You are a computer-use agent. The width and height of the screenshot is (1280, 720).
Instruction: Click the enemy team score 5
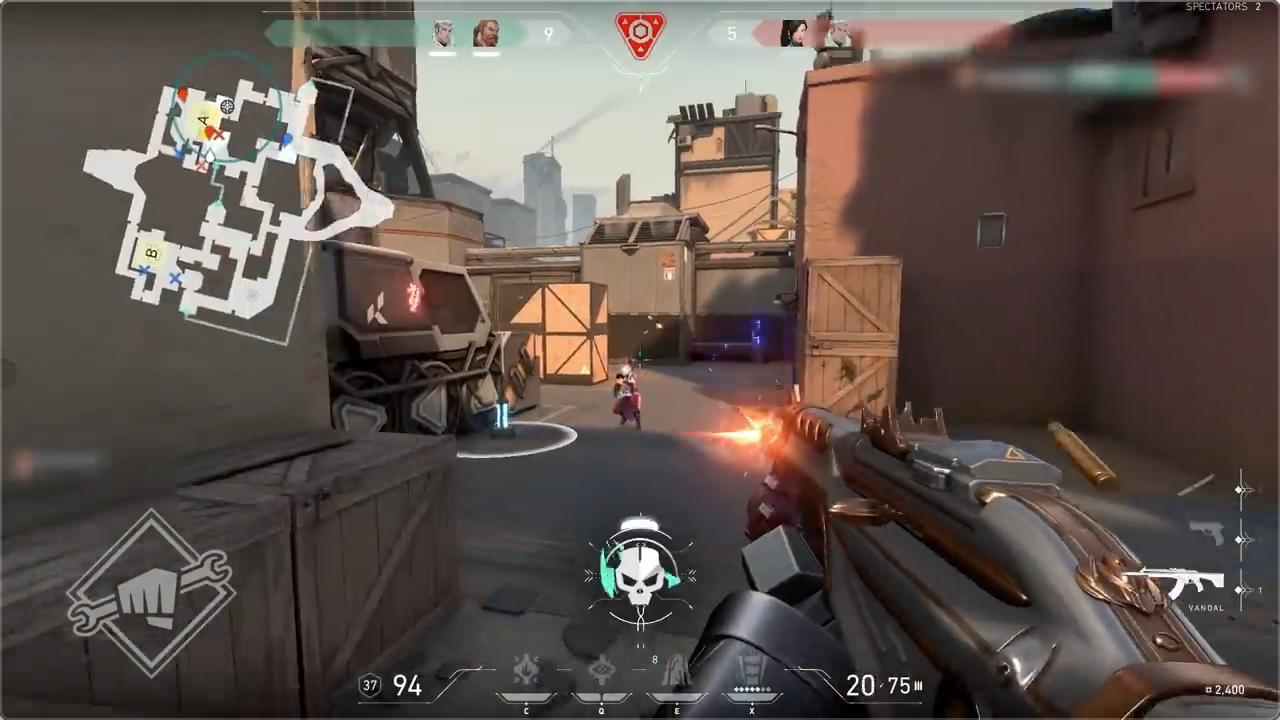click(732, 33)
